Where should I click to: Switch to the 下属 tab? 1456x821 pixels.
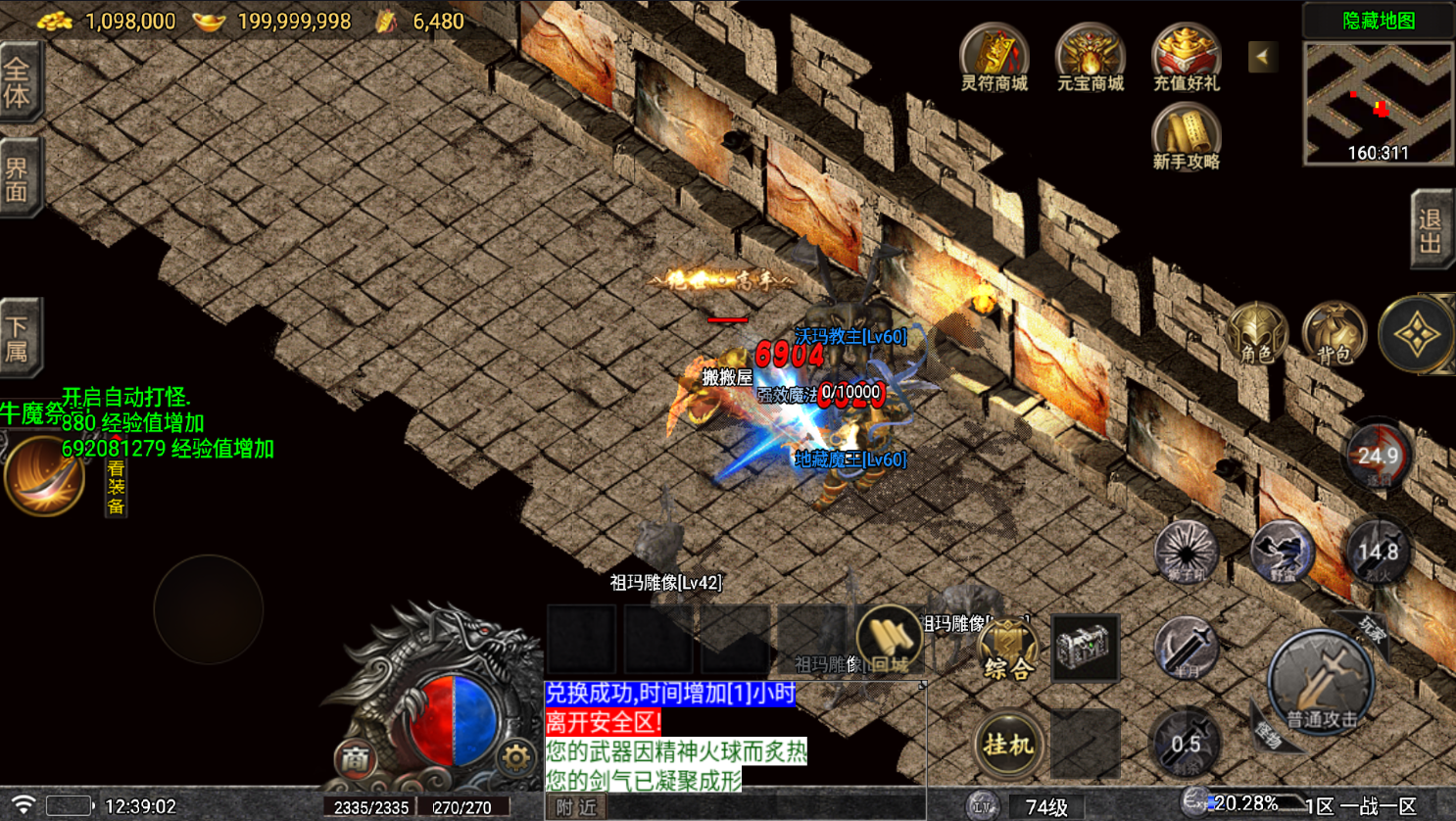tap(19, 338)
